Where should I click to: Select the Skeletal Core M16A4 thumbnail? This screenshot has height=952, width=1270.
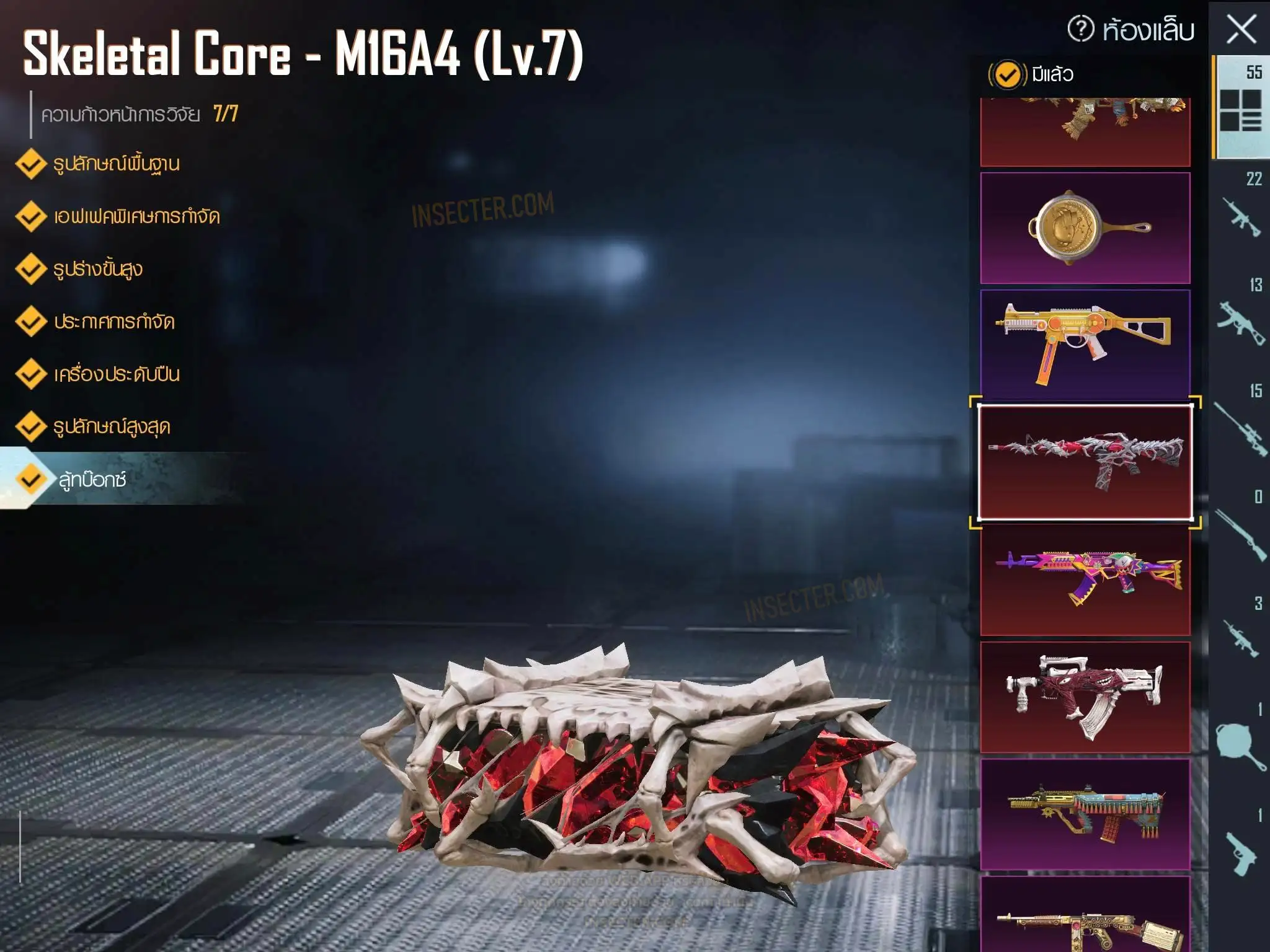pos(1085,462)
